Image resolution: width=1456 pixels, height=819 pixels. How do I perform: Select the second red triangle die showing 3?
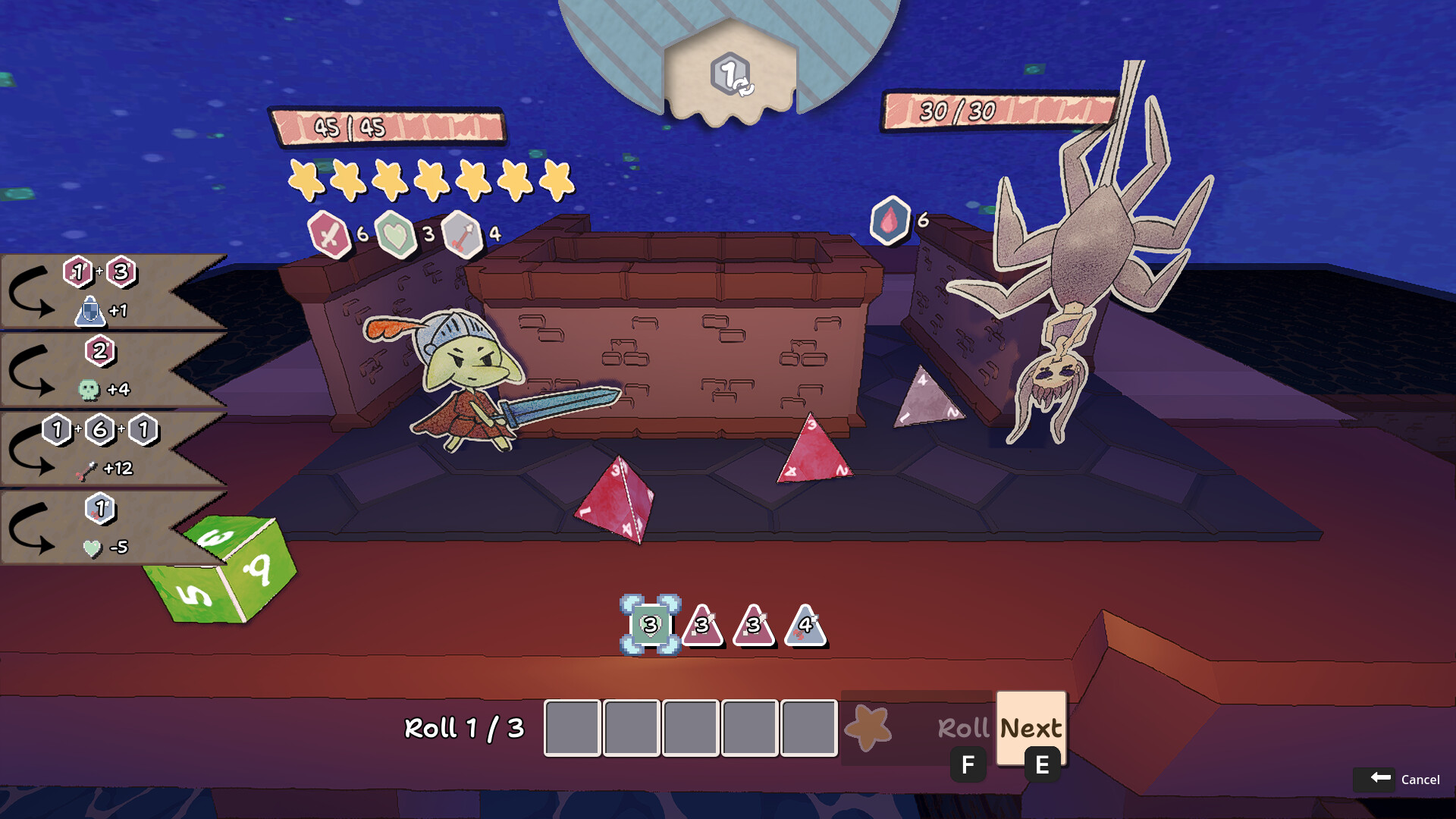752,629
